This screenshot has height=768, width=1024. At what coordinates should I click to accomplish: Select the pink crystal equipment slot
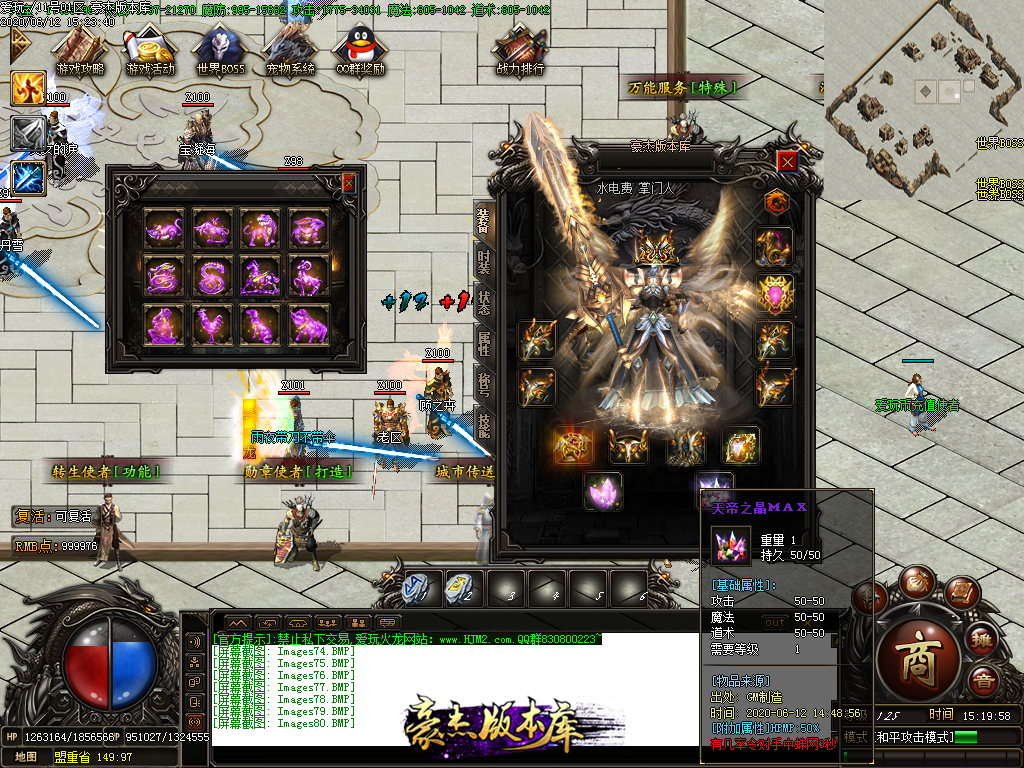point(602,492)
